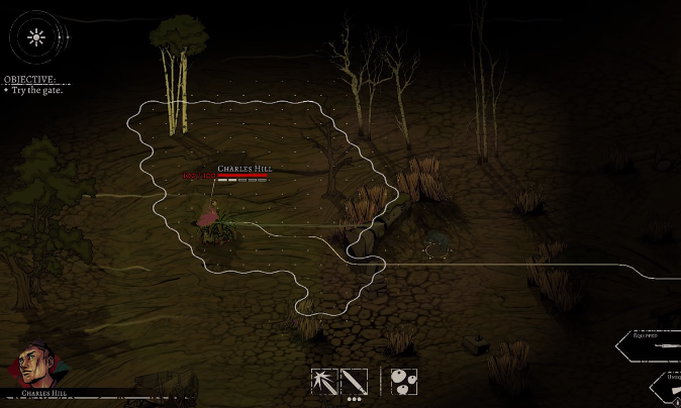
Task: Click the sun time-of-day dial
Action: coord(37,39)
